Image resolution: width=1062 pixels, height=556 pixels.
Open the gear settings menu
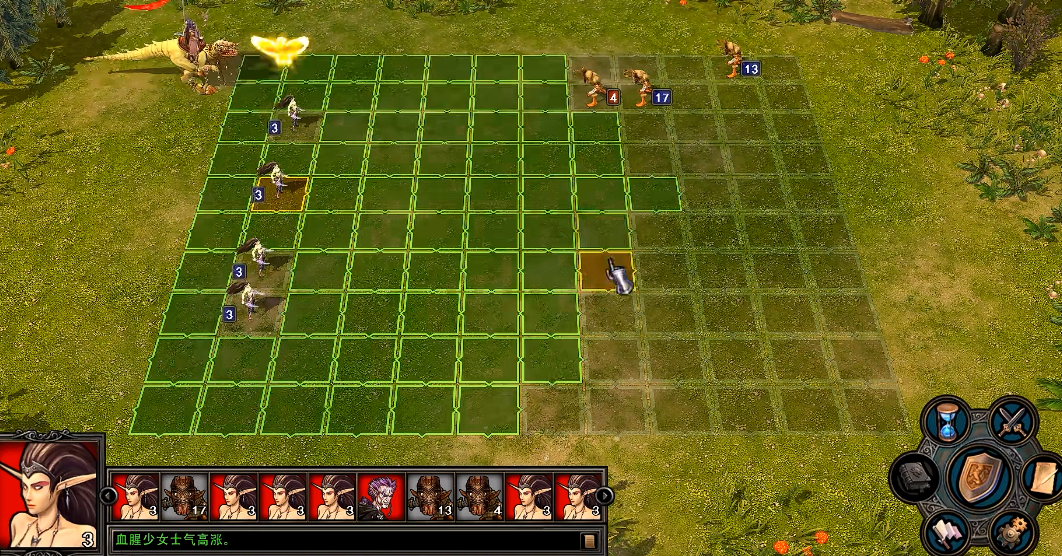tap(1009, 531)
